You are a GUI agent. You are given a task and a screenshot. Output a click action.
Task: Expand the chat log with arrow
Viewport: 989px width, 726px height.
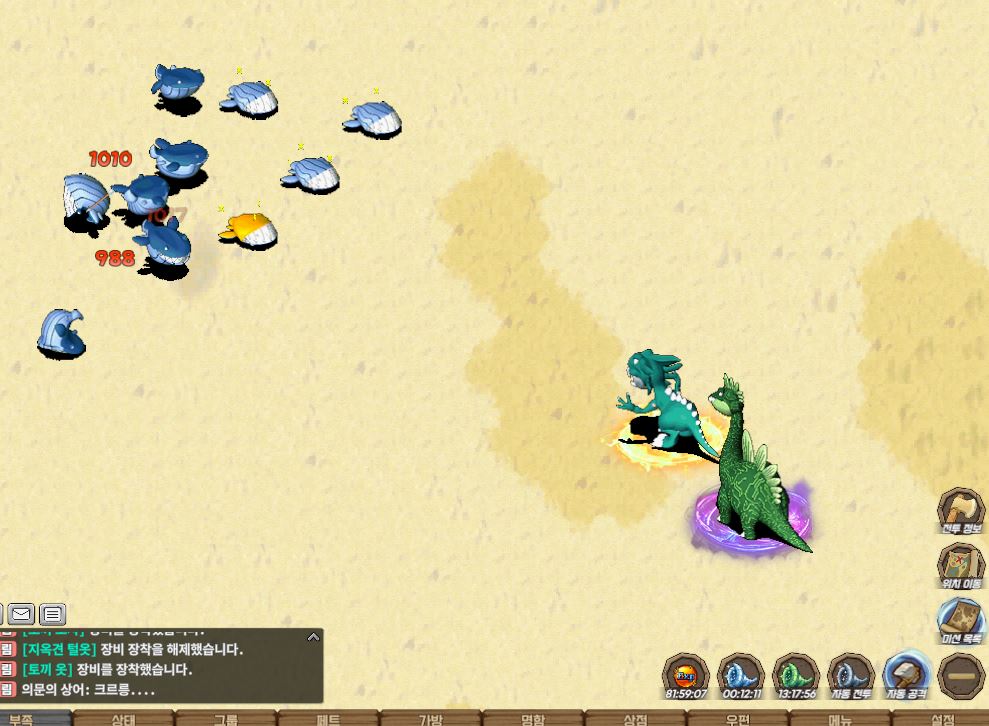pos(313,636)
